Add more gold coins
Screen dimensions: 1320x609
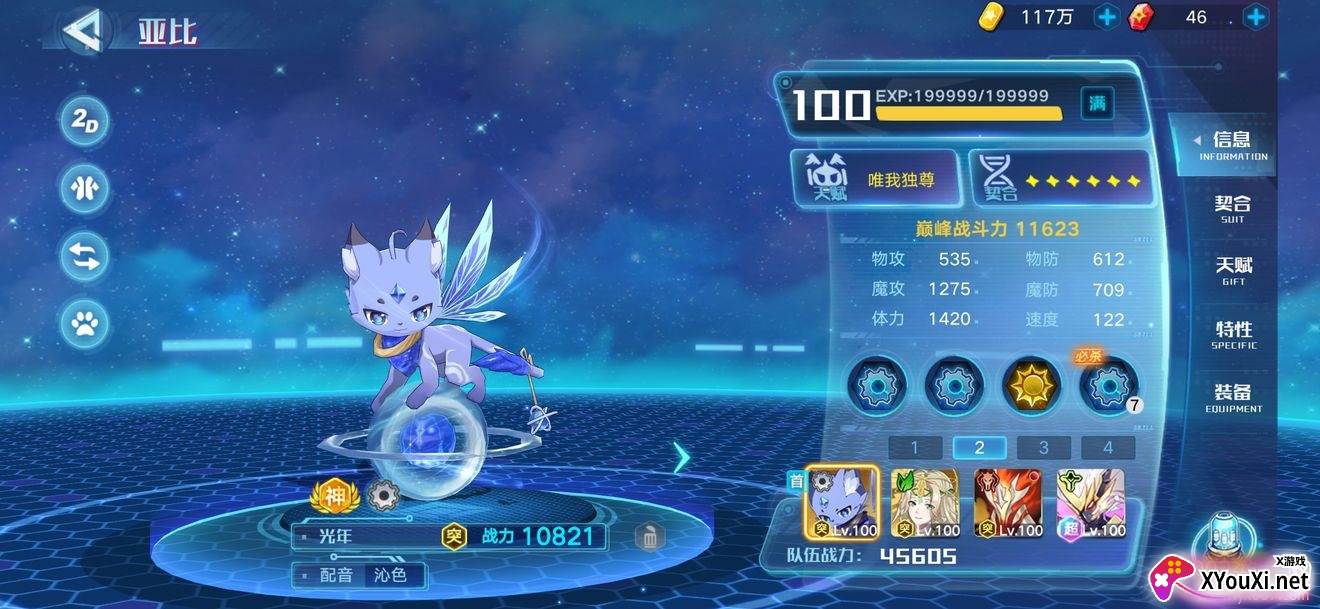click(x=1107, y=17)
